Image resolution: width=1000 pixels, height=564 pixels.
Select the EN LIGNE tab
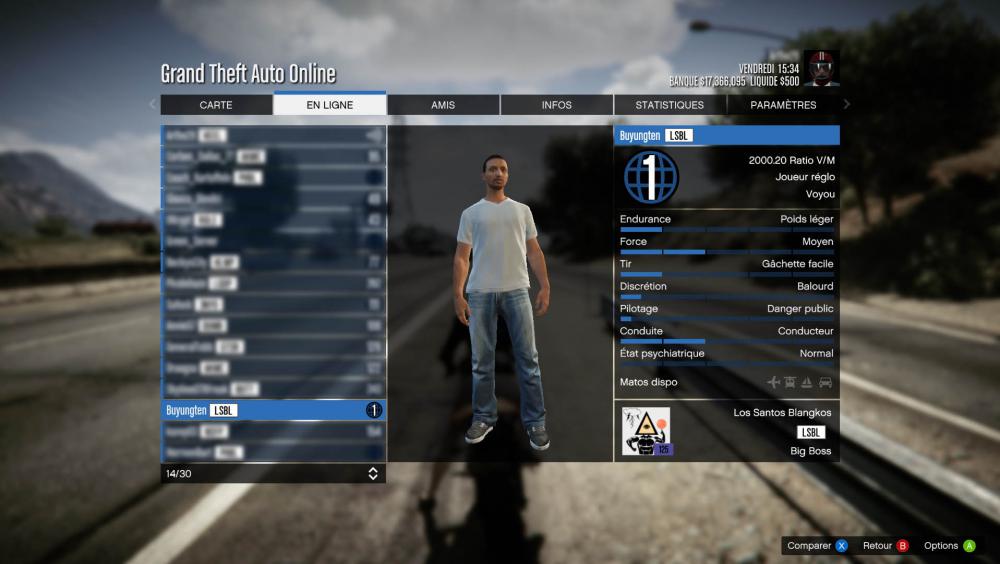tap(330, 105)
